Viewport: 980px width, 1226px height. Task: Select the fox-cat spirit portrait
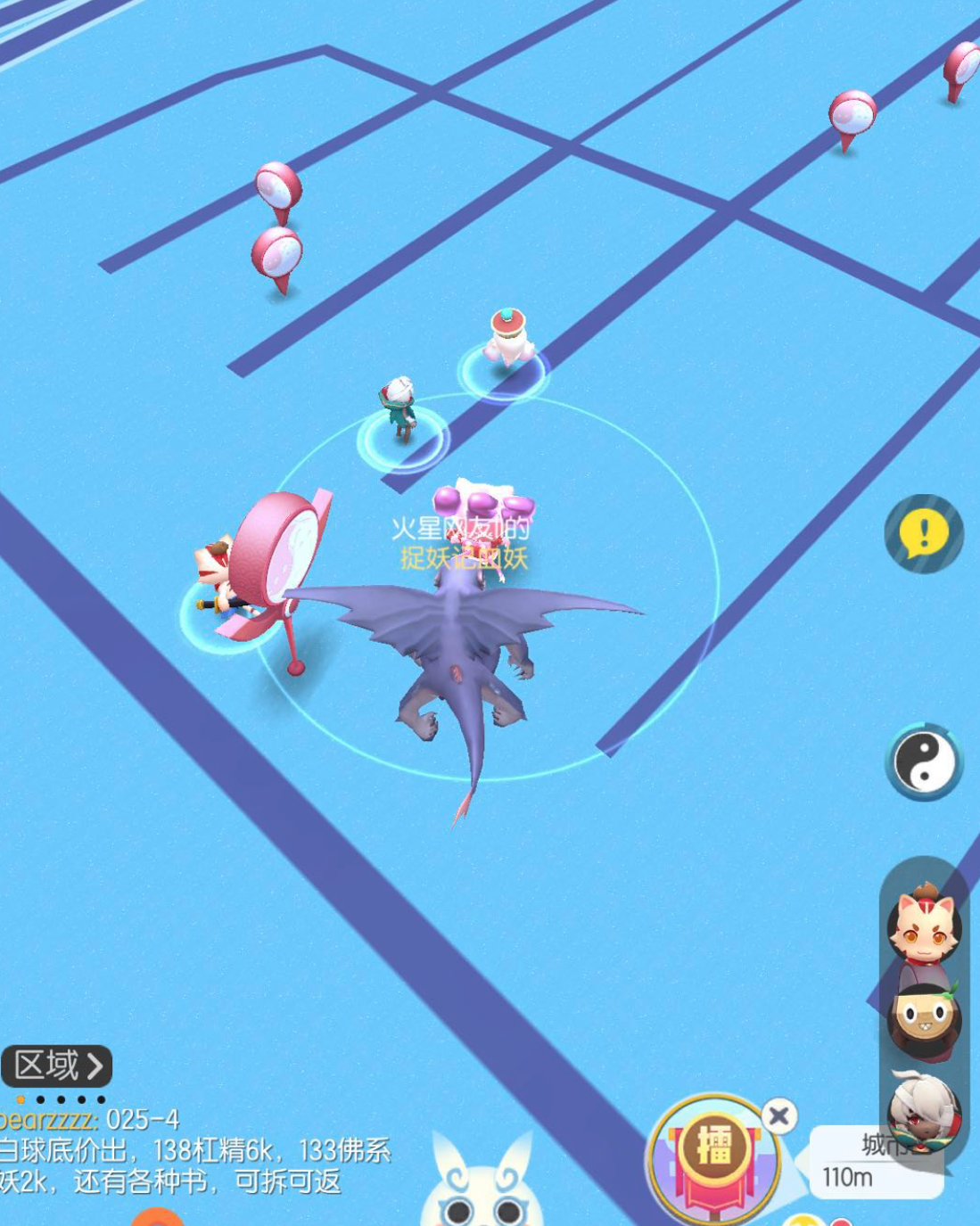[x=924, y=926]
